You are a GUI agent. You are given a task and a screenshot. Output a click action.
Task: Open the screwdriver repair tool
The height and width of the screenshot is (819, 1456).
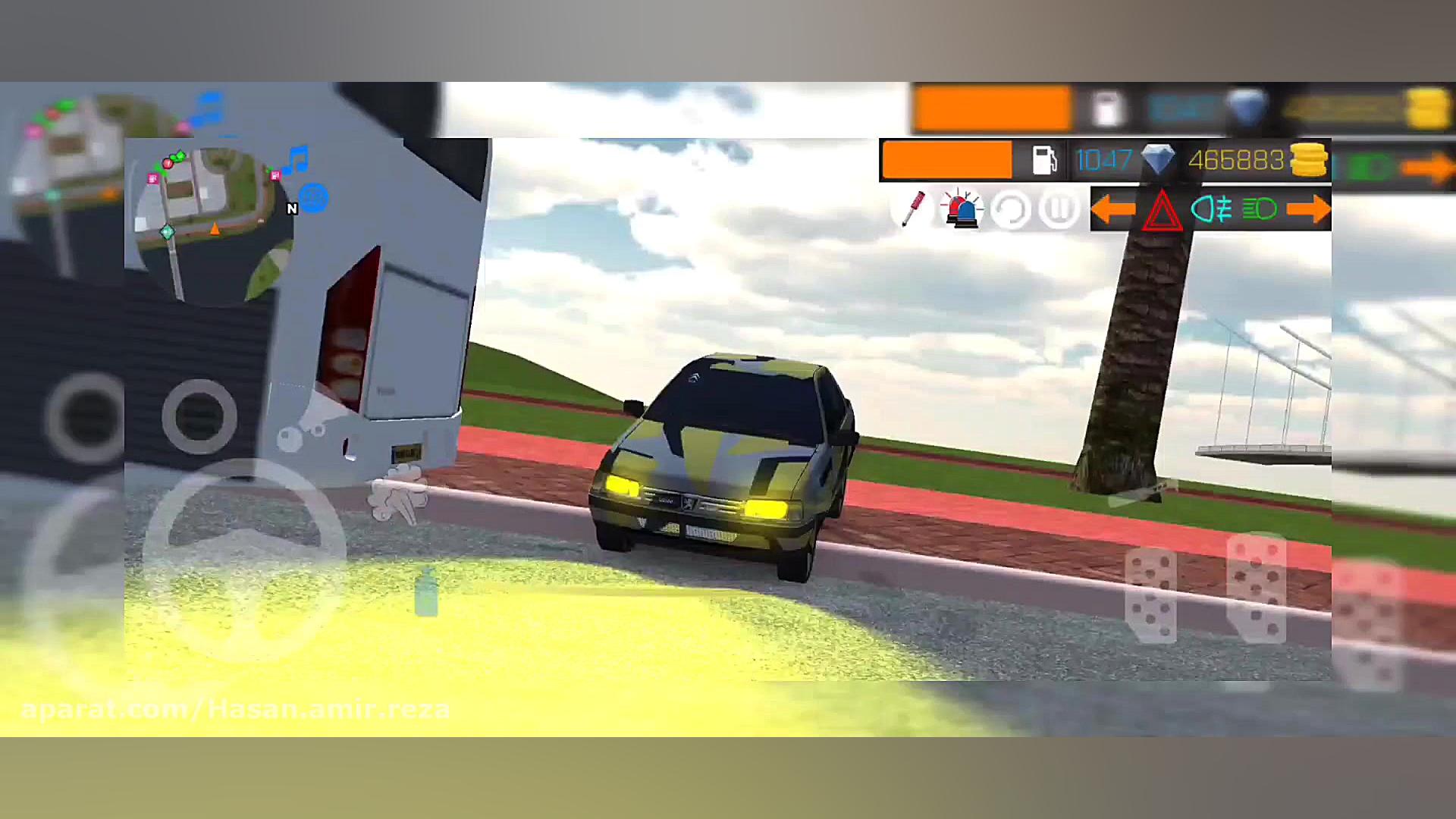click(912, 208)
